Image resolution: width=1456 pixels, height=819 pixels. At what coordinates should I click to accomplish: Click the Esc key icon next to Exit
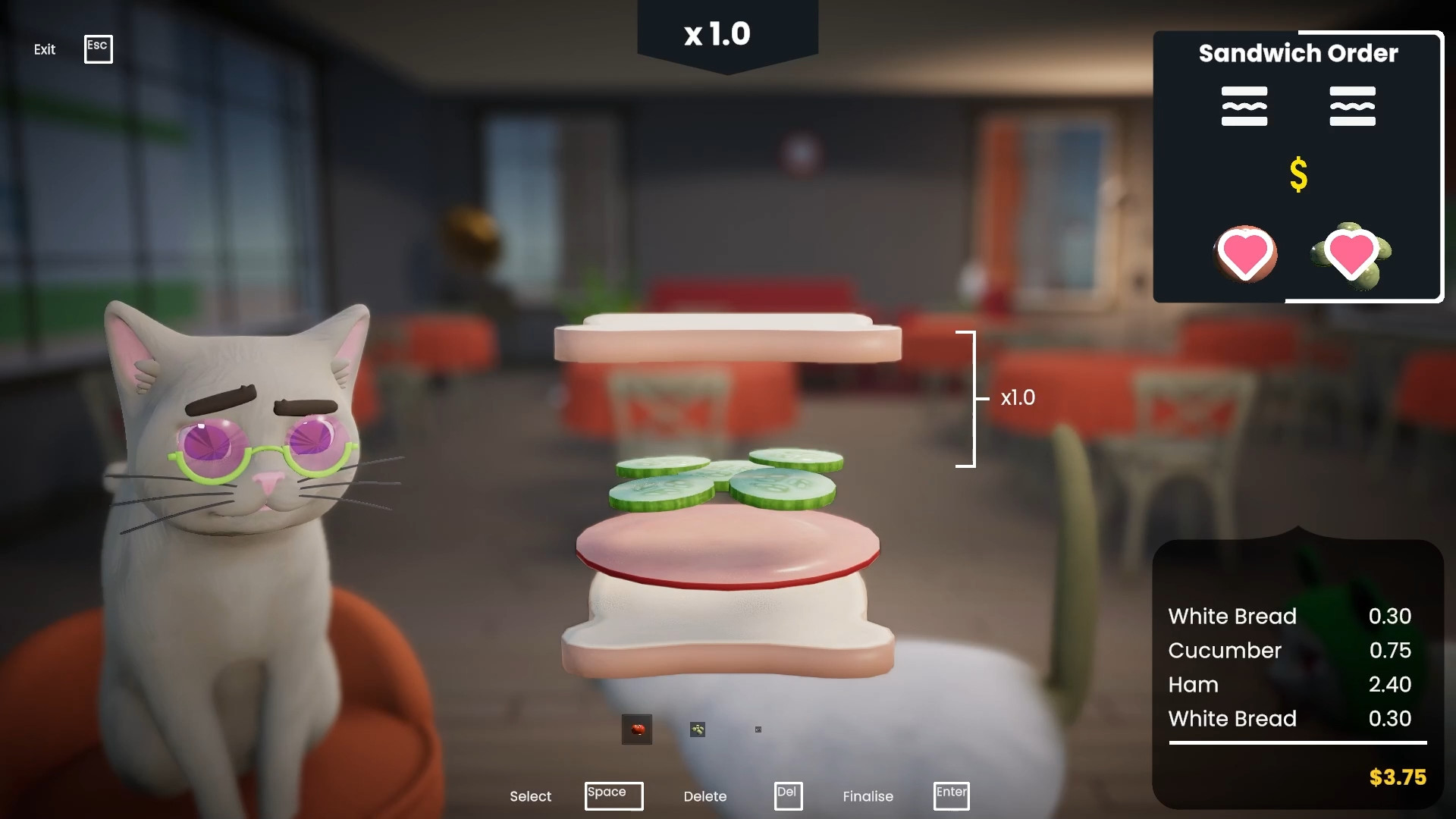click(98, 49)
